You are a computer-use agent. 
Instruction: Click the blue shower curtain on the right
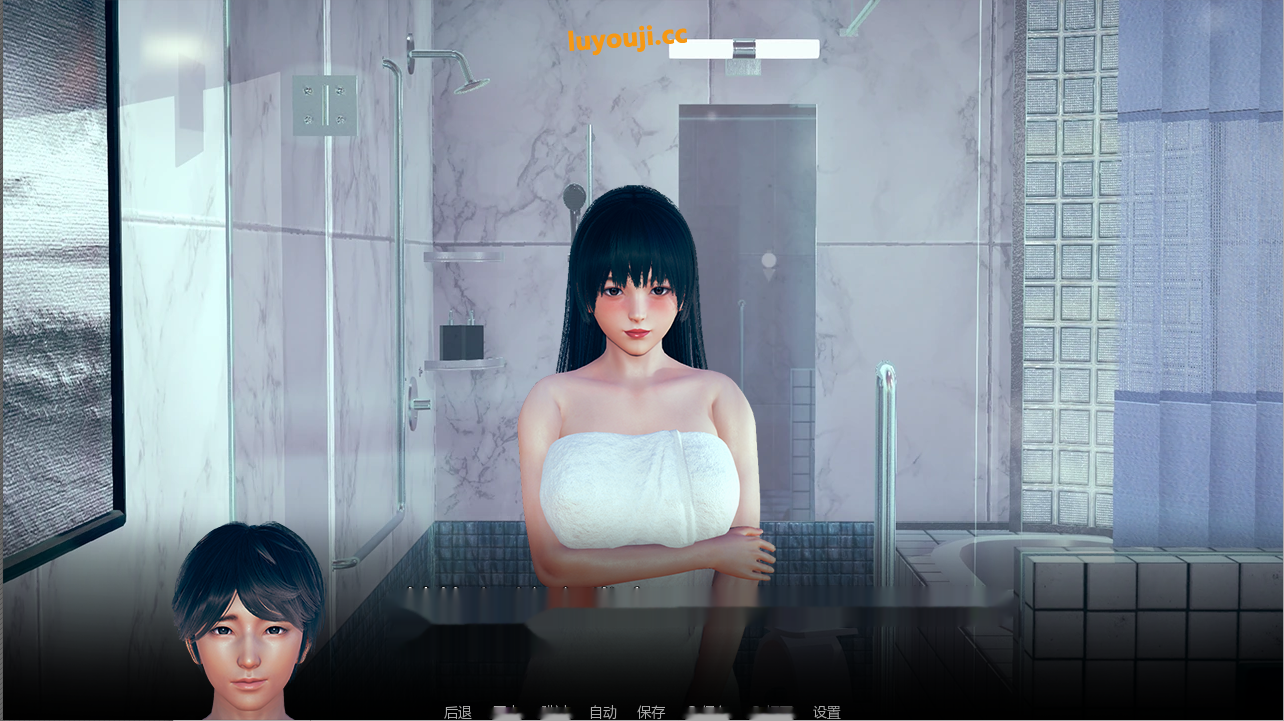click(1190, 300)
